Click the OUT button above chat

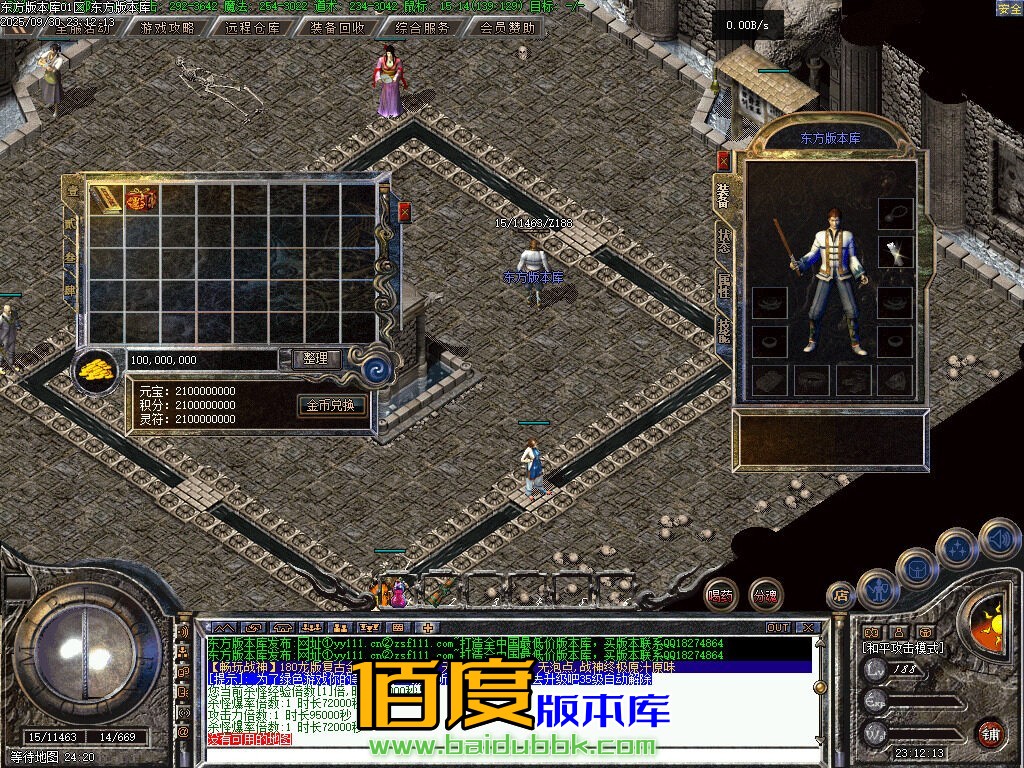point(777,628)
